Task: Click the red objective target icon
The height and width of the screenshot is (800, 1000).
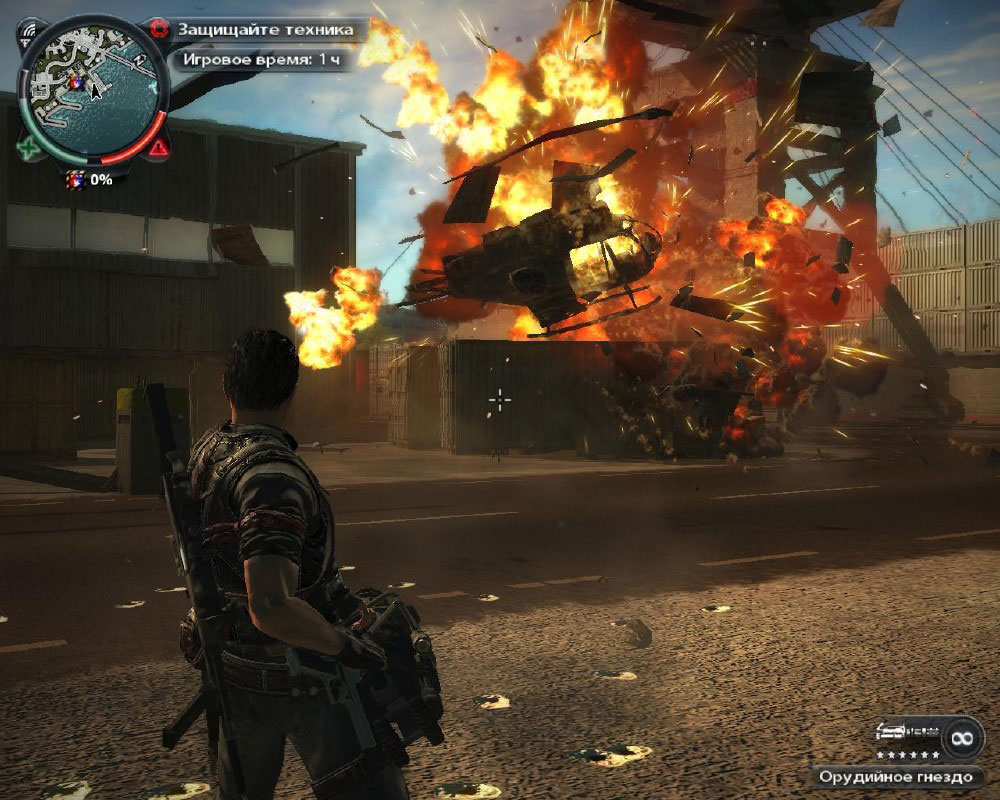Action: 157,28
